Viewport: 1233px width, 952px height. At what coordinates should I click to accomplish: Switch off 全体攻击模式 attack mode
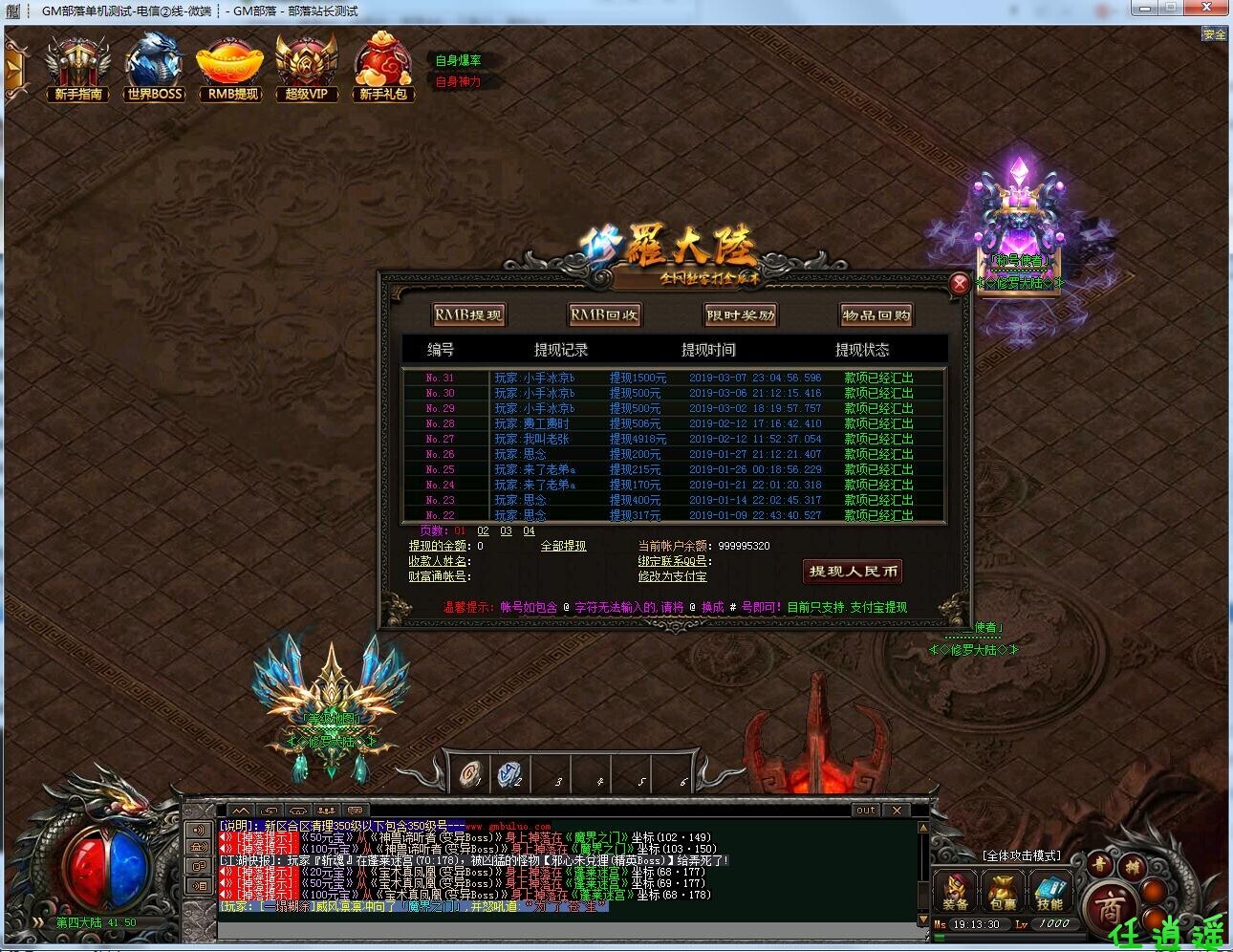pyautogui.click(x=1019, y=855)
